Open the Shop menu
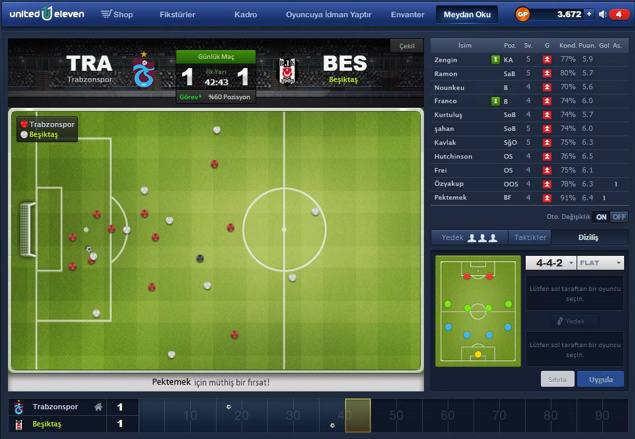 (x=118, y=15)
